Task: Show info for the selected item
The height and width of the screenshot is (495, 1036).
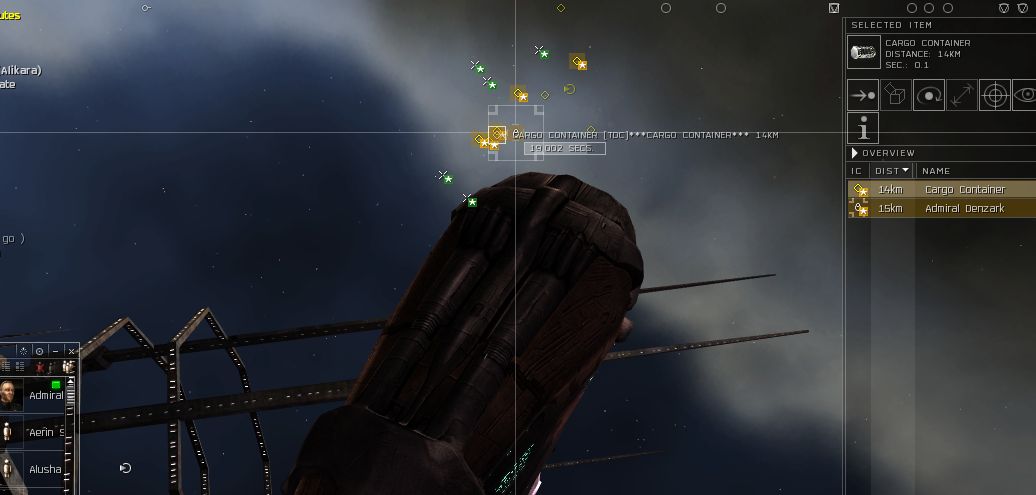Action: (x=863, y=127)
